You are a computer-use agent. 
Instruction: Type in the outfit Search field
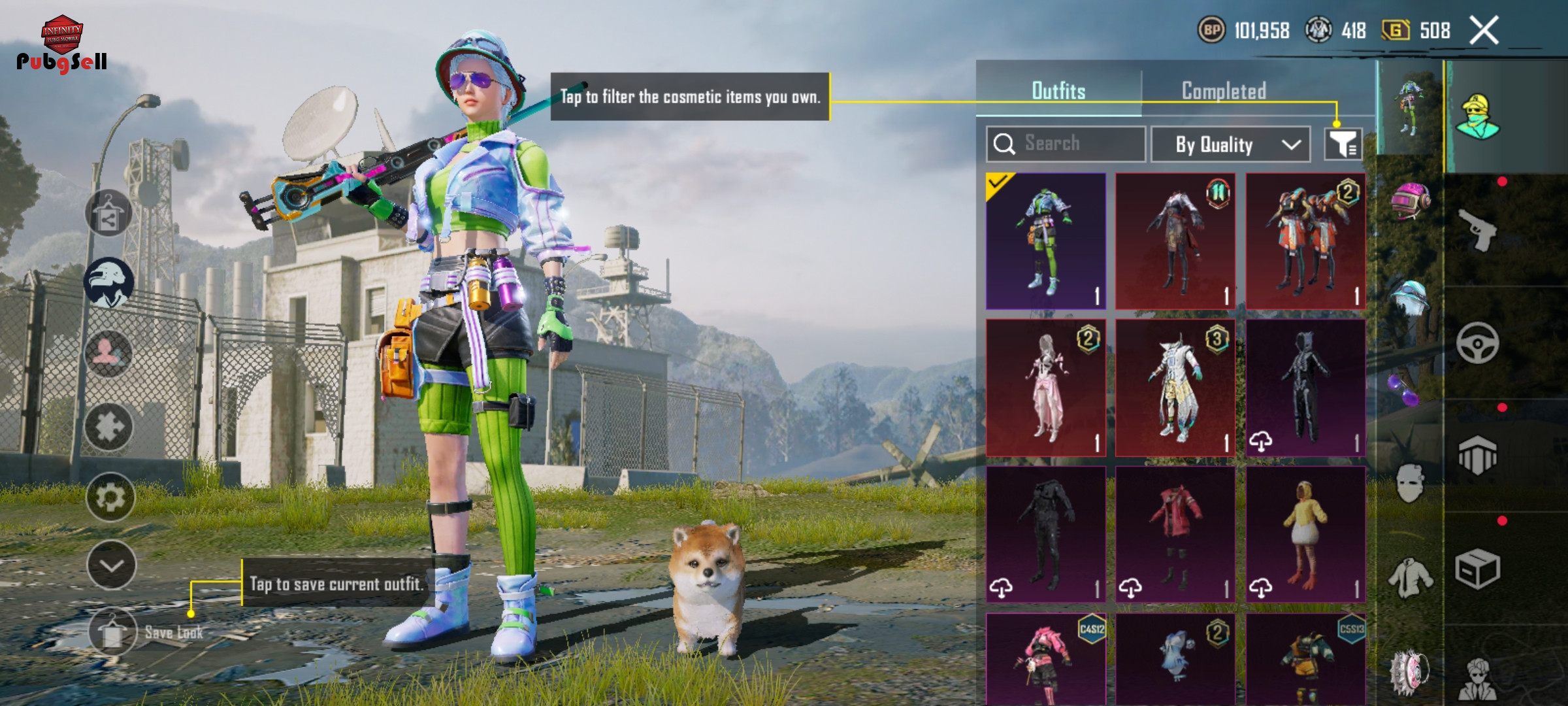point(1071,144)
